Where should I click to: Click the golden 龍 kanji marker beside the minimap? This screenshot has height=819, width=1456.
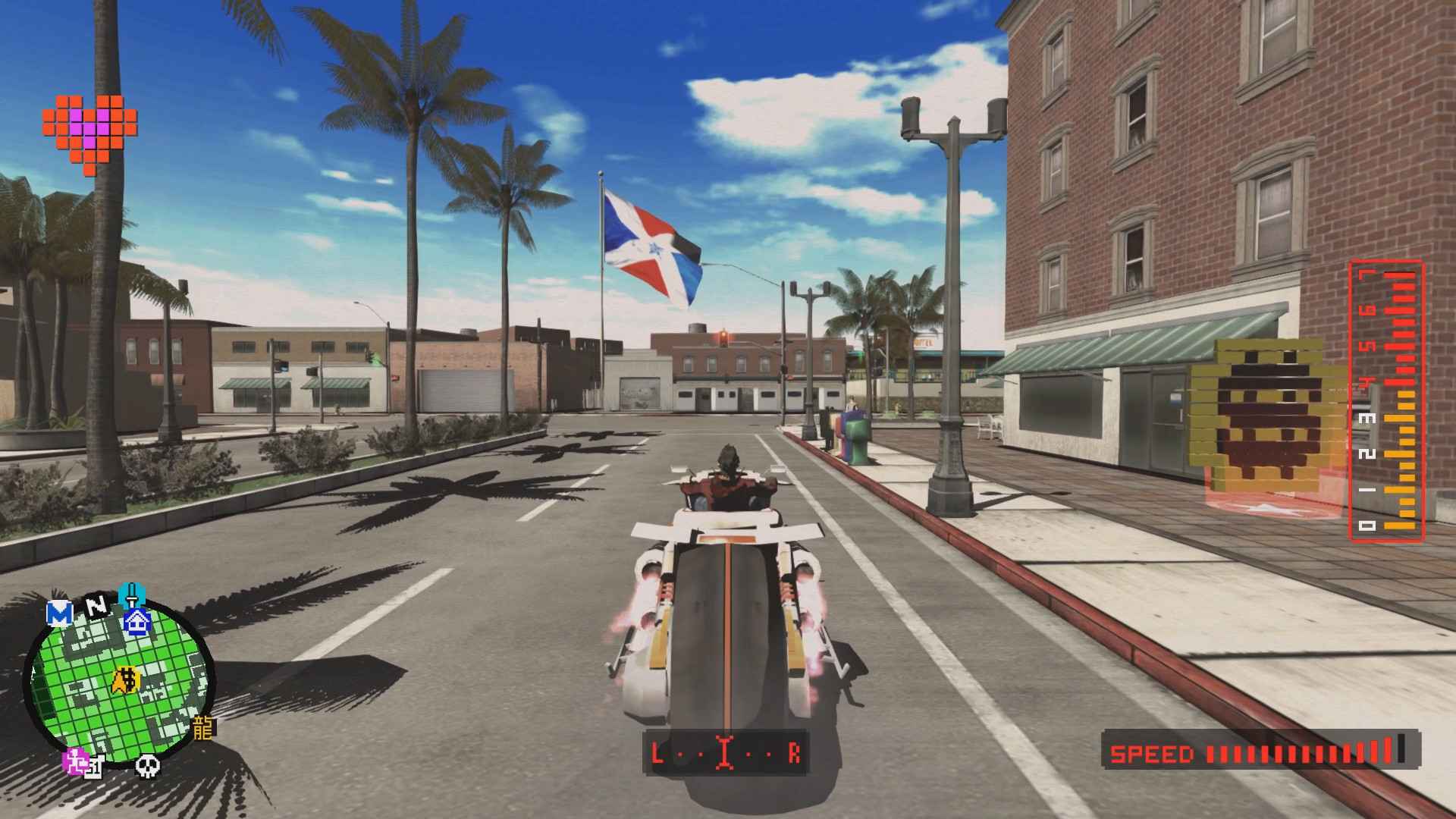pos(202,728)
